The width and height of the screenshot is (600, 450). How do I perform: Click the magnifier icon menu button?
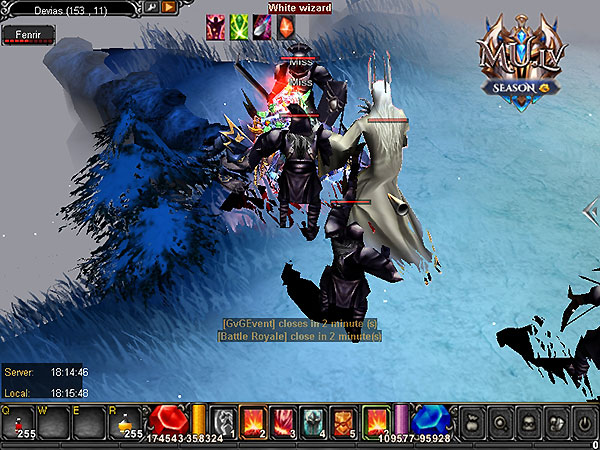[501, 420]
